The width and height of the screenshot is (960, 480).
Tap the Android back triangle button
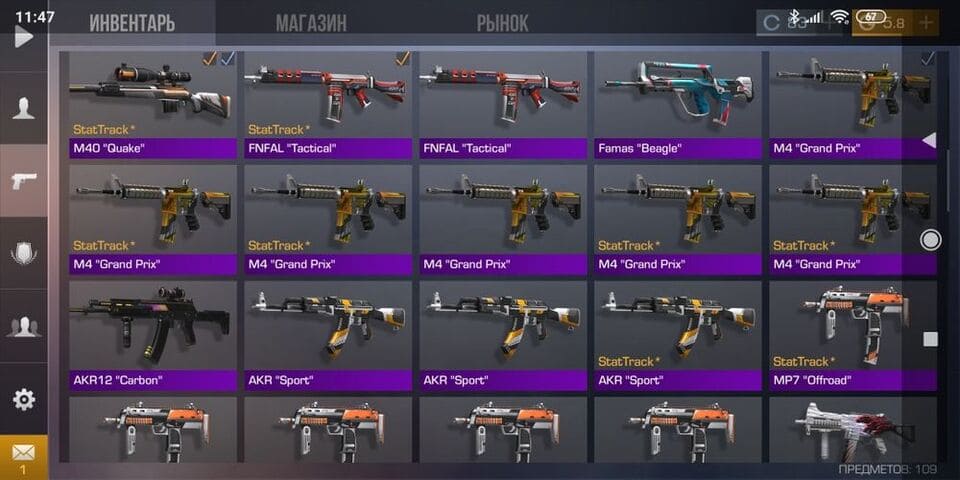[x=929, y=141]
